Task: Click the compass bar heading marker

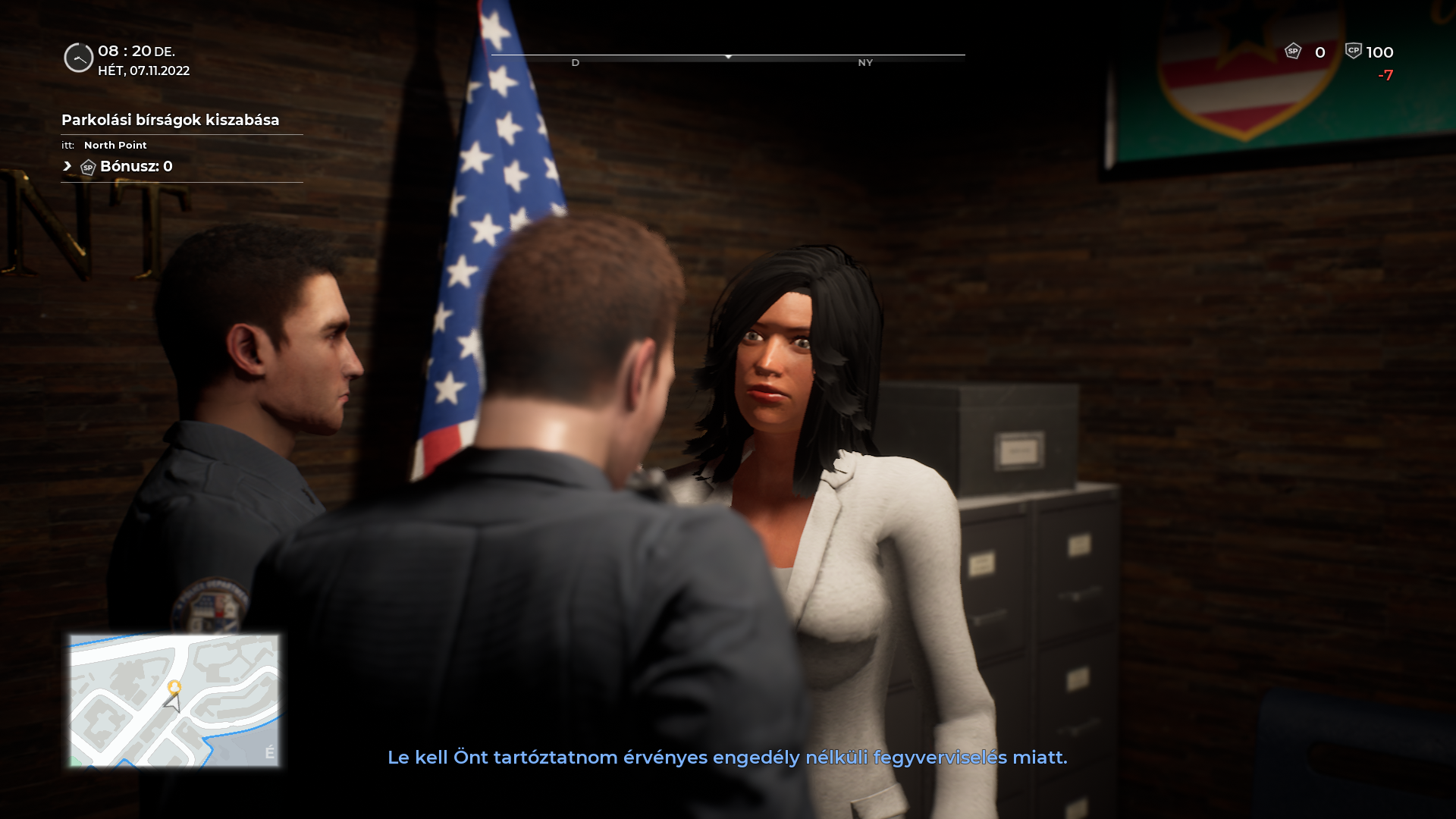Action: 728,57
